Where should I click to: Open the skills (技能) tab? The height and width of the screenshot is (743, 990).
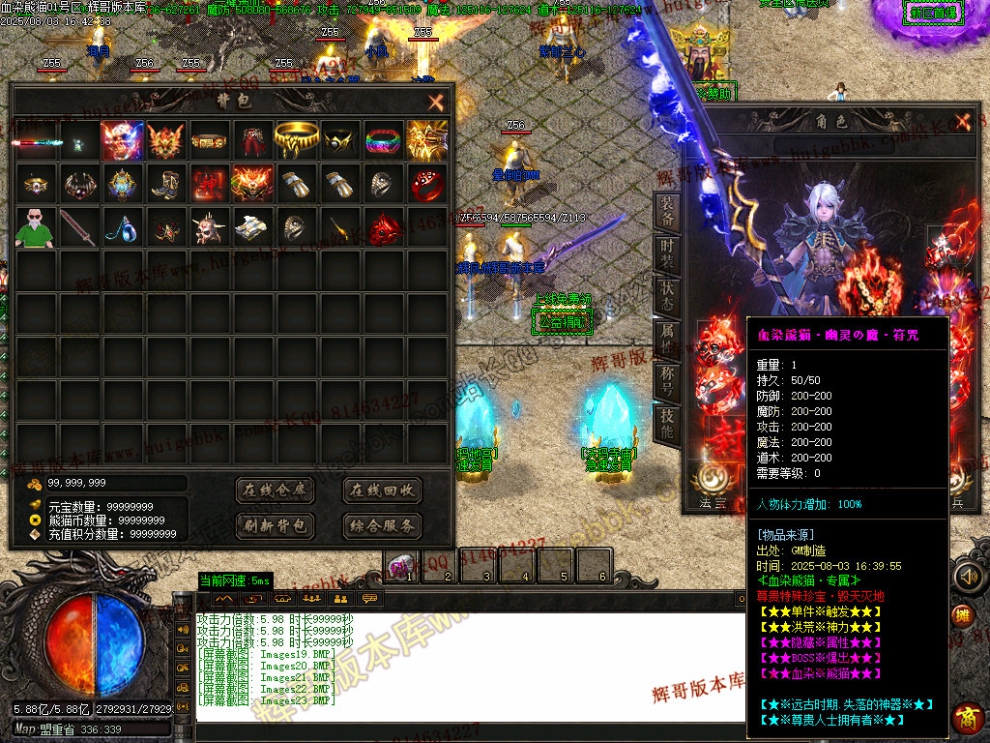[x=667, y=425]
